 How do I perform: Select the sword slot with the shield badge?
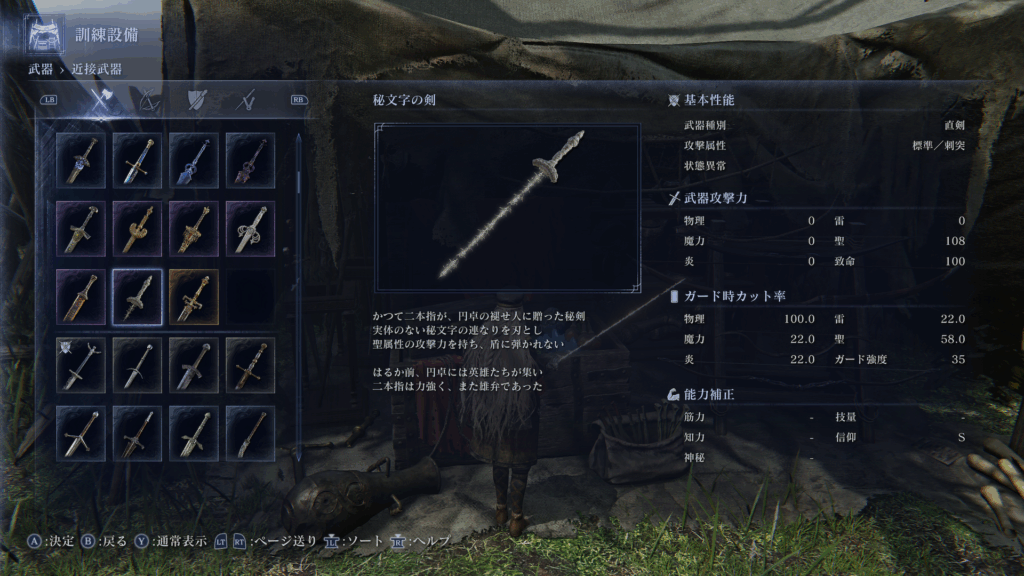(81, 364)
